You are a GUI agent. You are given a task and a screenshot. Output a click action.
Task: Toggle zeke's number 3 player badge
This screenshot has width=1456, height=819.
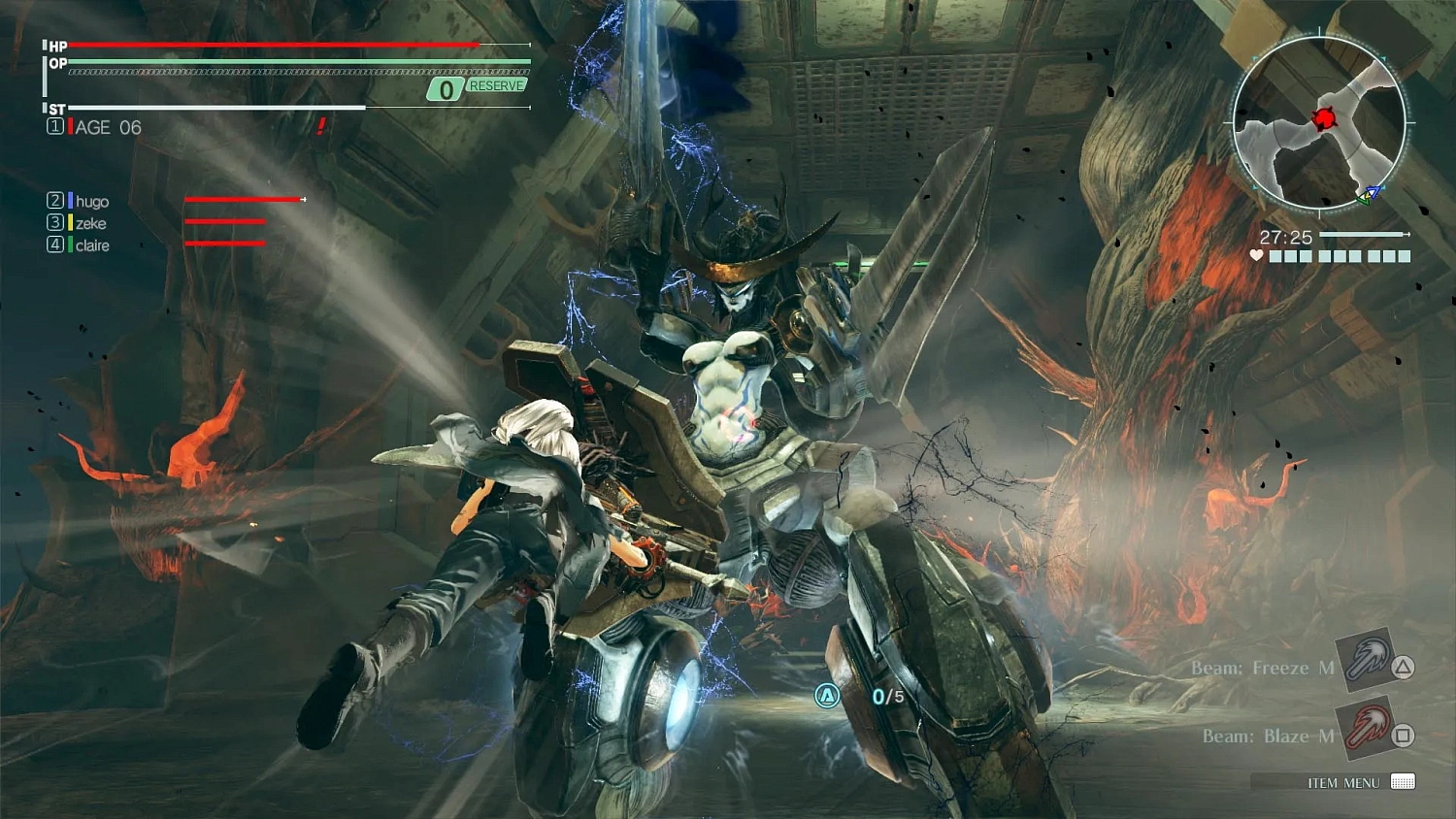point(55,223)
